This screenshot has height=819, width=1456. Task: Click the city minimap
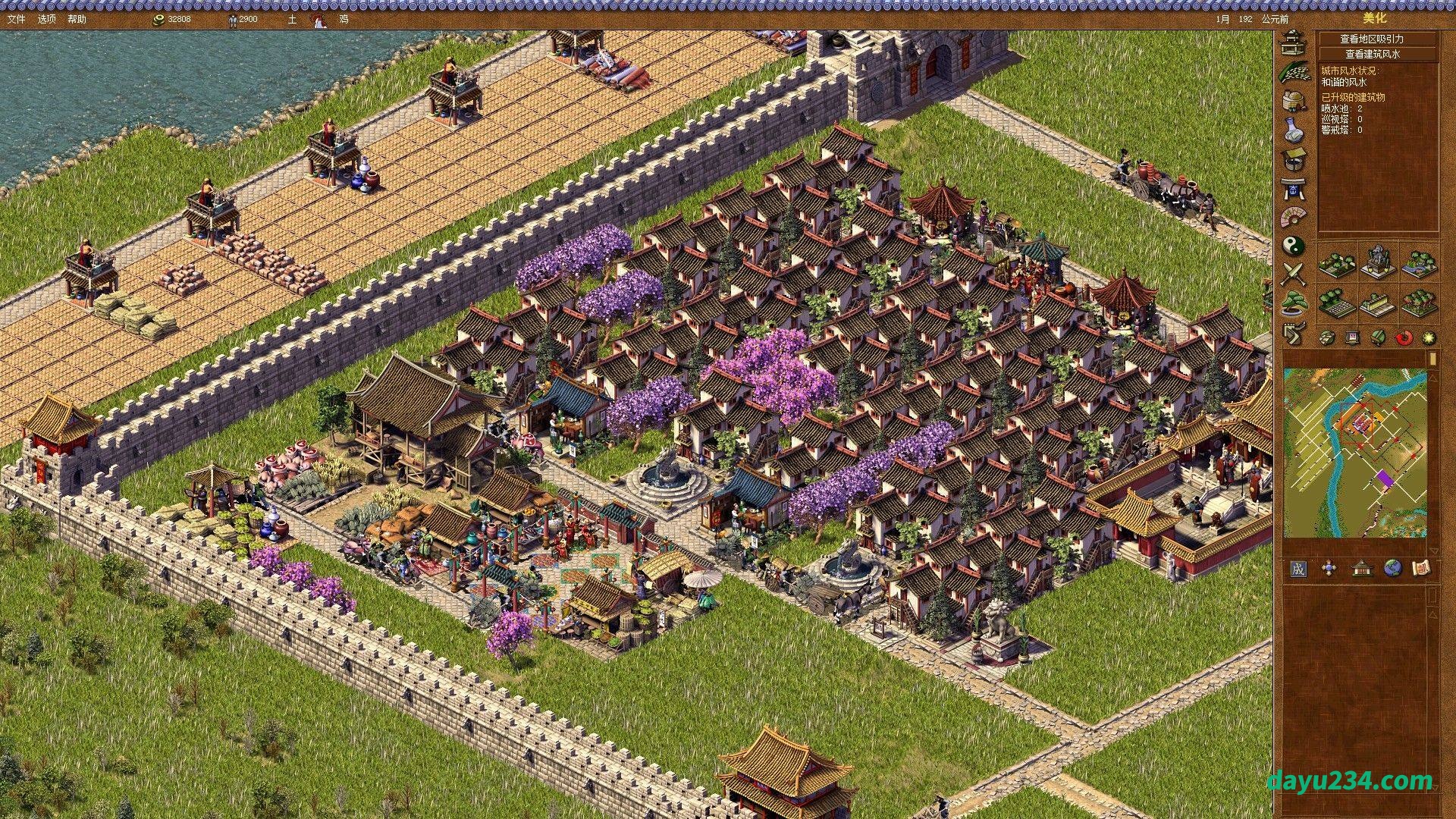click(1354, 453)
